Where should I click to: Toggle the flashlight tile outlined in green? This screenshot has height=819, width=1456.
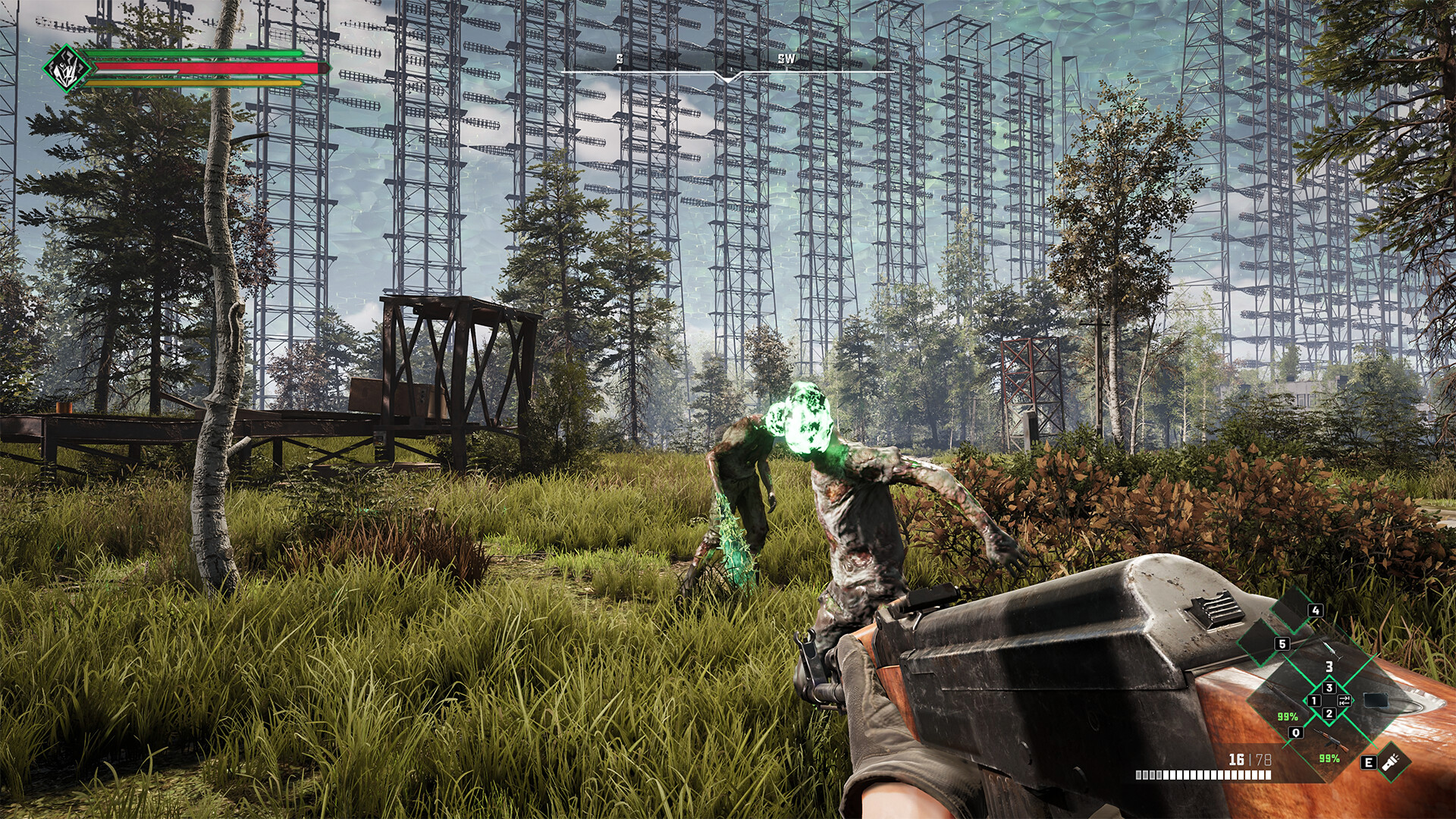pos(1392,761)
